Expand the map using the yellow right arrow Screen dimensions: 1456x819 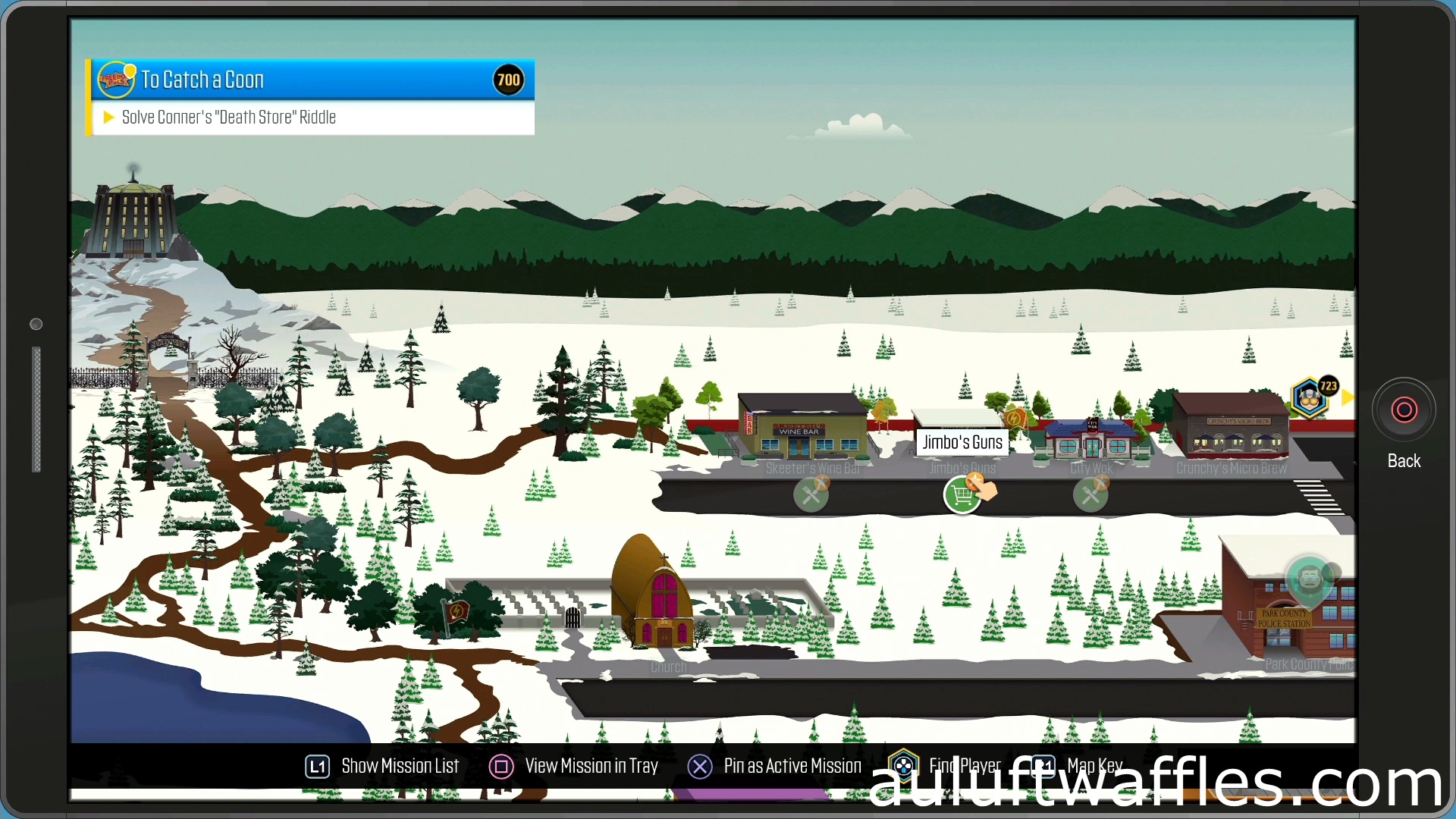1348,397
